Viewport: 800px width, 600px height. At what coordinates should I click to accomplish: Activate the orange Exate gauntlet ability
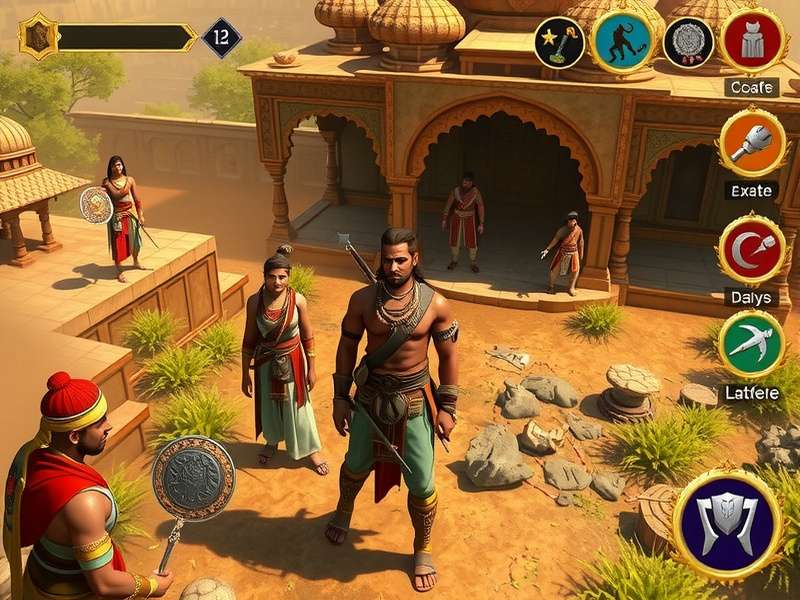pyautogui.click(x=752, y=144)
